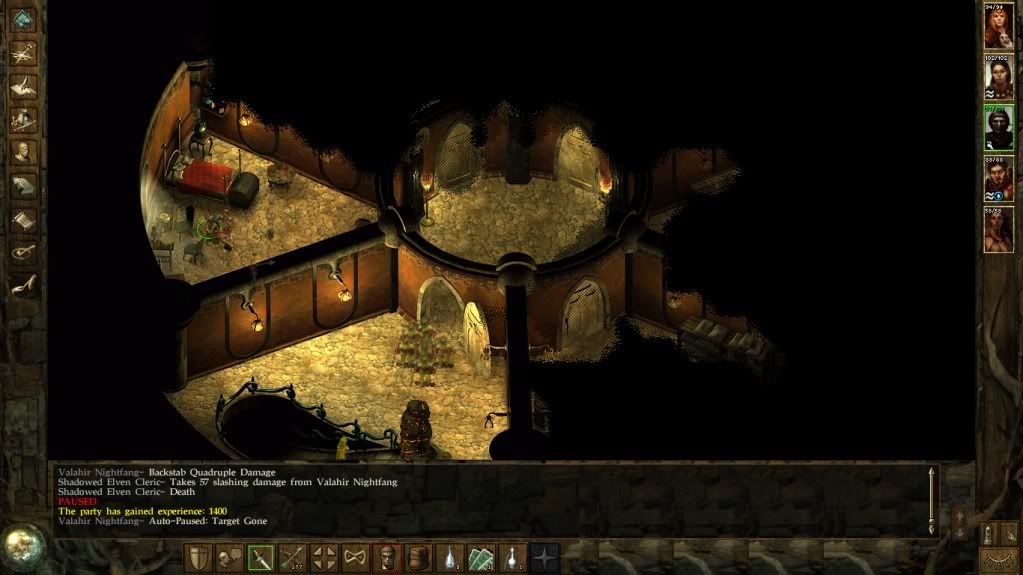The width and height of the screenshot is (1023, 575).
Task: Open the barrel-shaped action button
Action: 418,558
